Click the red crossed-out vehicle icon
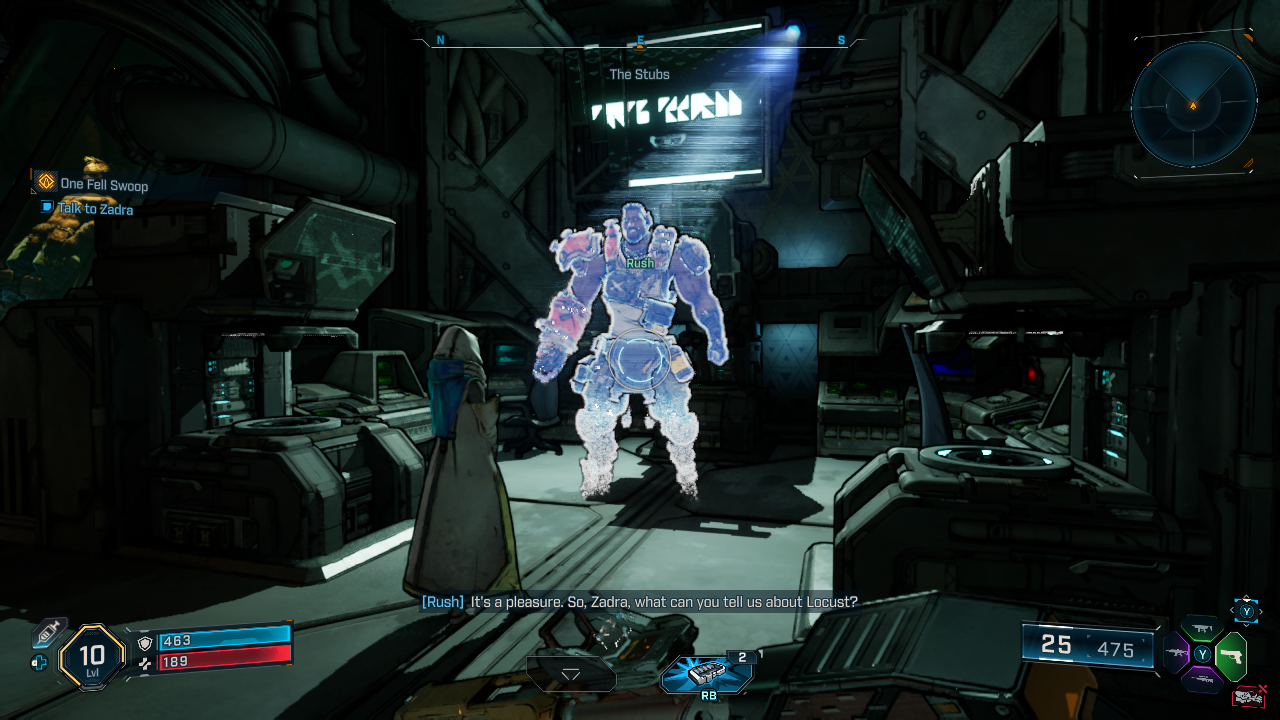Viewport: 1280px width, 720px height. click(1248, 696)
